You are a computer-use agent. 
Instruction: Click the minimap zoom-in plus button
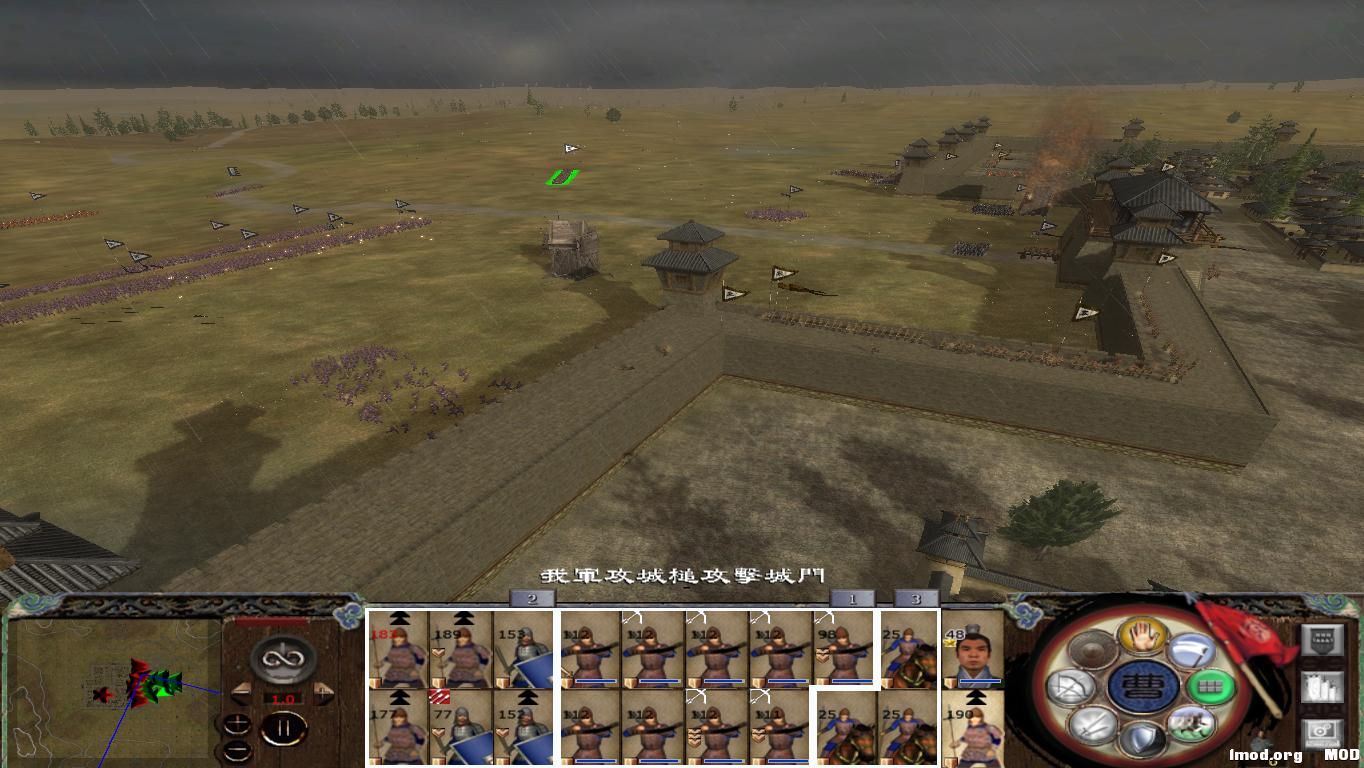tap(237, 723)
